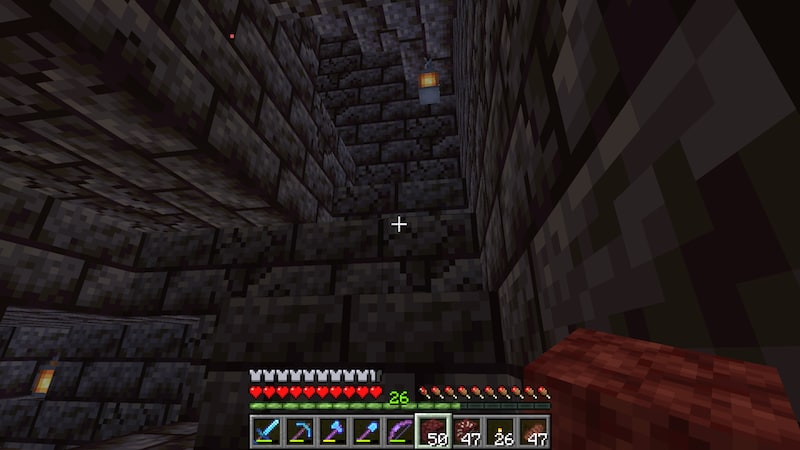Select the block stack of 50
800x450 pixels.
[x=432, y=432]
